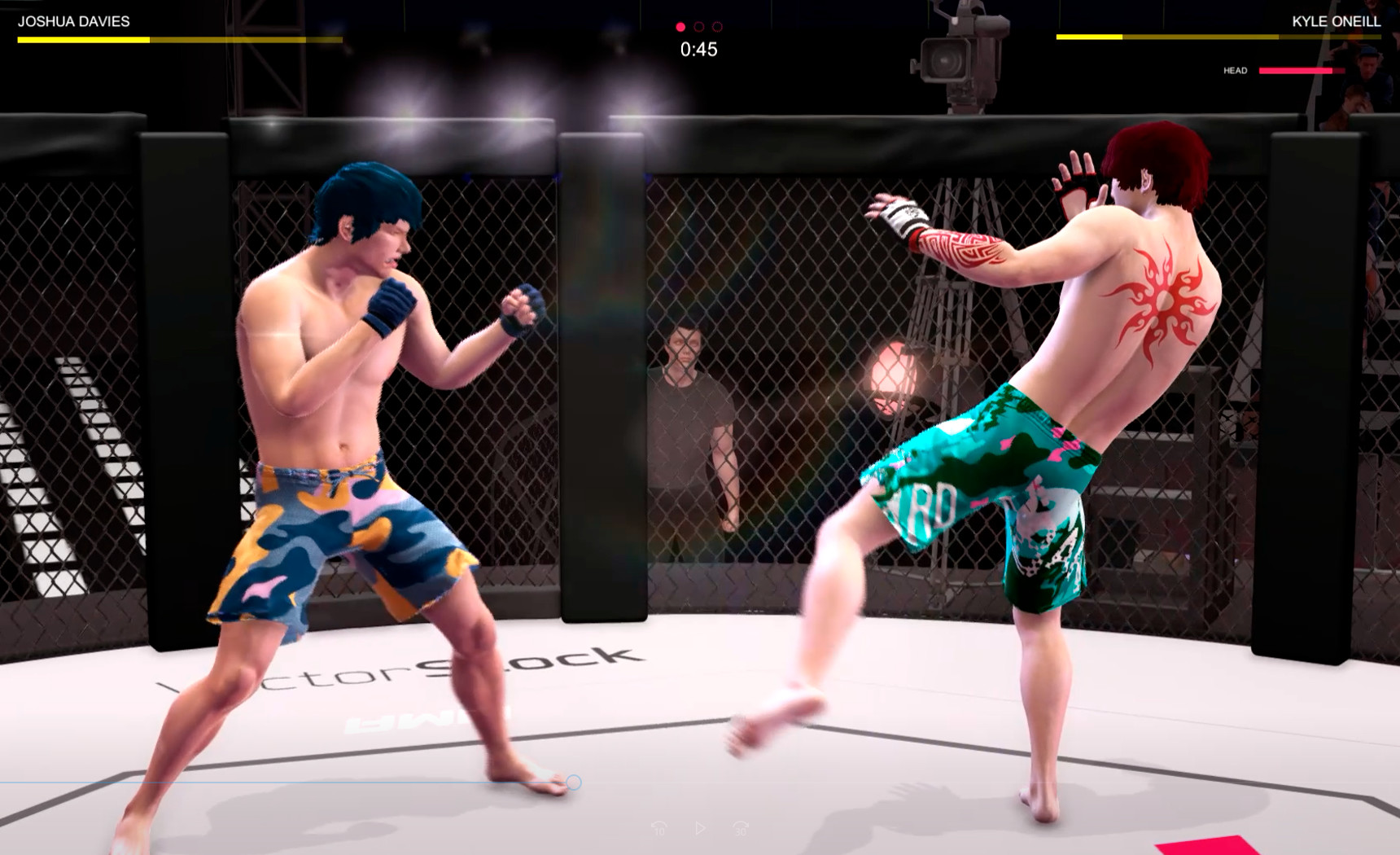Select the third hollow round indicator dot
1400x855 pixels.
(716, 25)
